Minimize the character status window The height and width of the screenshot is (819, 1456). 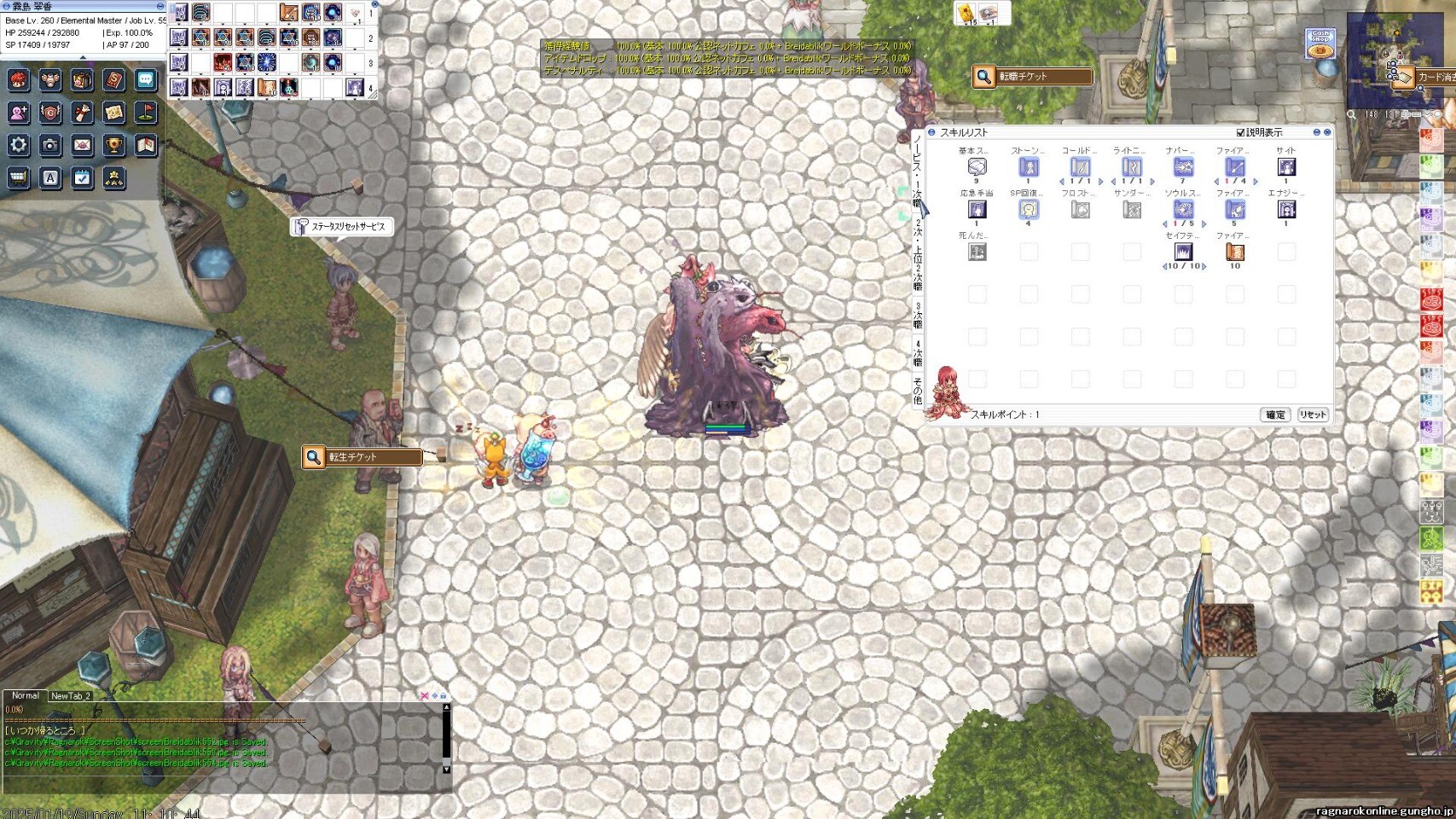[x=160, y=6]
